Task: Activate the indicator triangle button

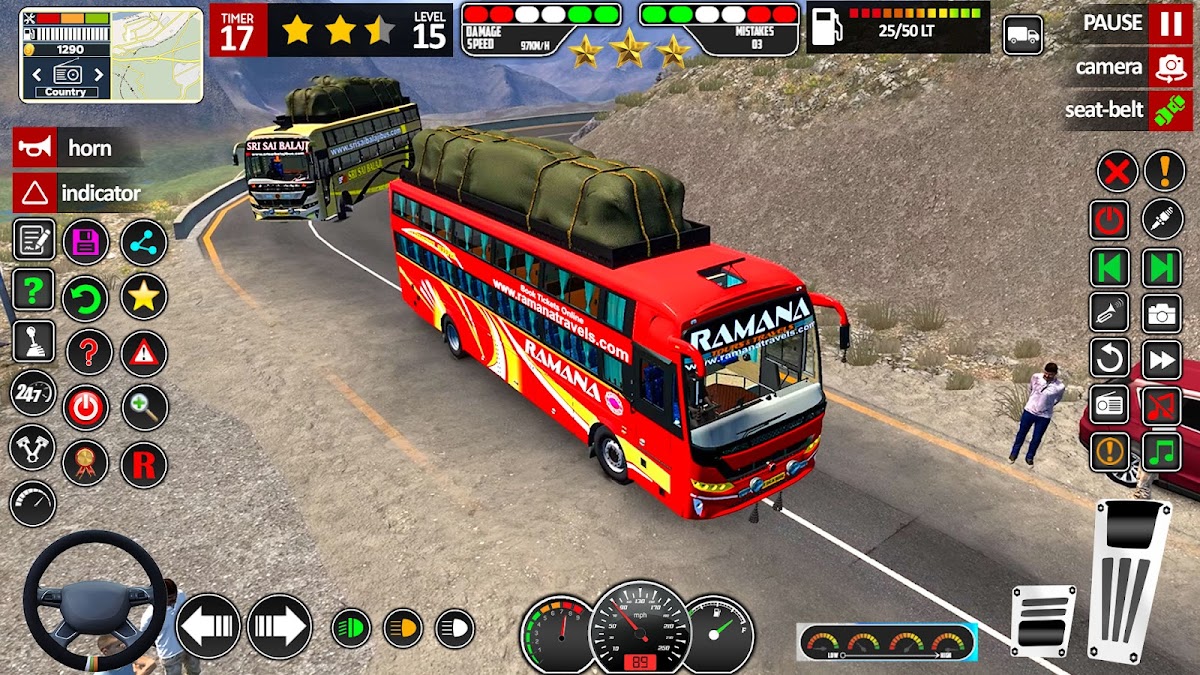Action: click(32, 192)
